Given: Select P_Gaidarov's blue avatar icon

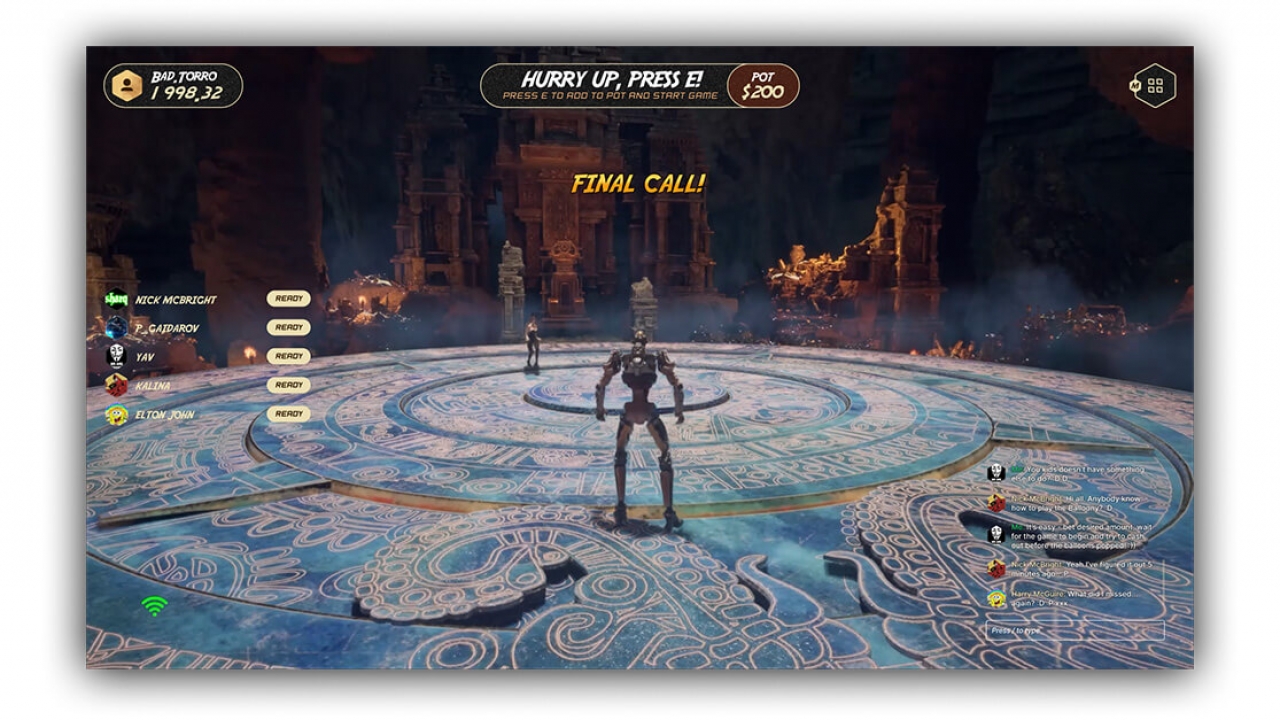Looking at the screenshot, I should coord(115,327).
